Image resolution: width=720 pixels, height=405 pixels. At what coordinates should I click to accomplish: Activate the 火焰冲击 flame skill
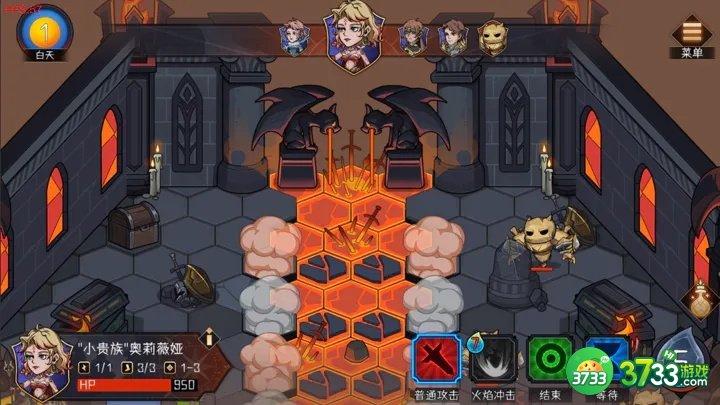pos(493,356)
